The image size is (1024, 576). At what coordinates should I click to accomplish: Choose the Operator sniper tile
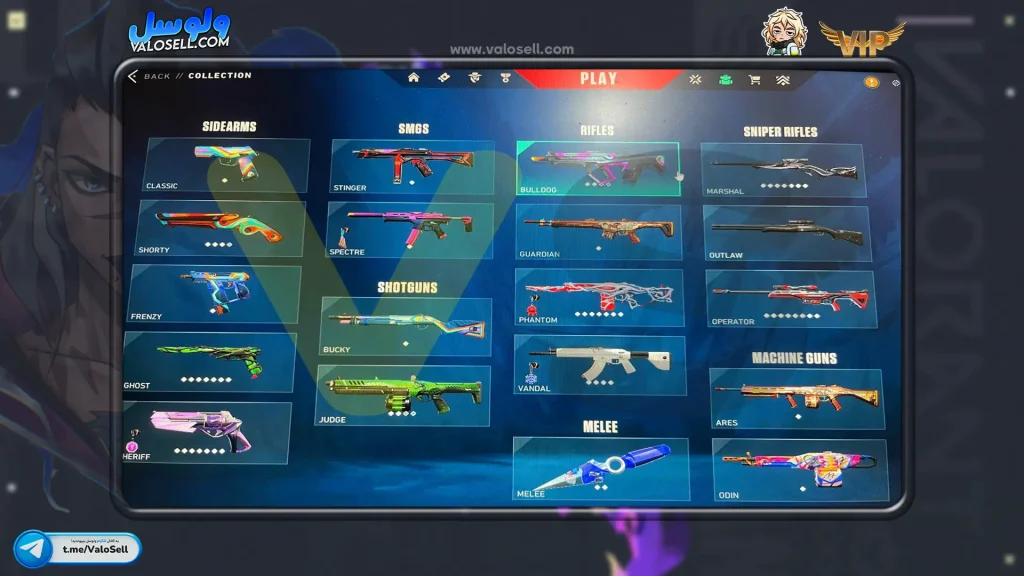coord(790,298)
